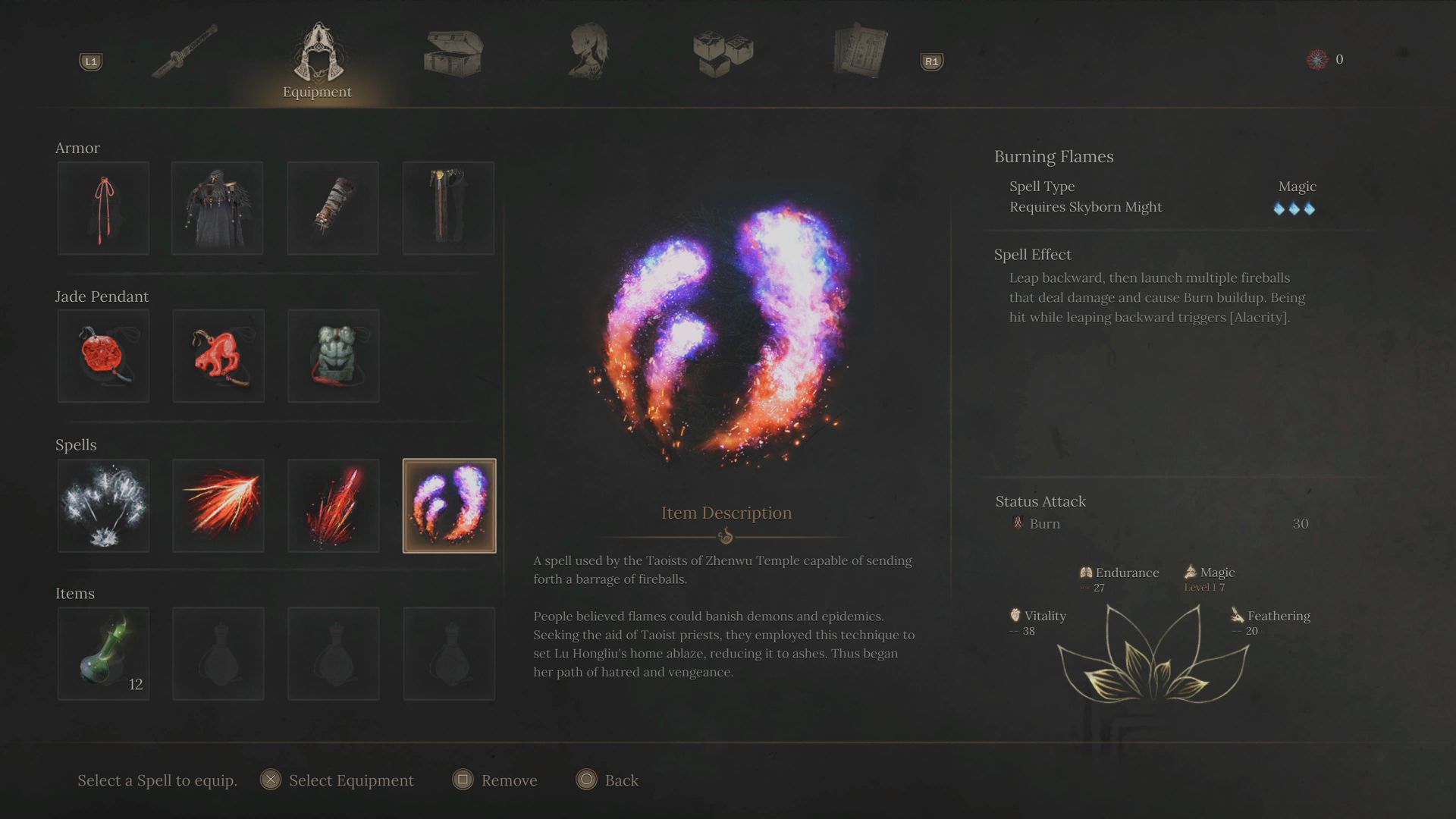Select the Burning Flames spell slot
Image resolution: width=1456 pixels, height=819 pixels.
tap(449, 505)
